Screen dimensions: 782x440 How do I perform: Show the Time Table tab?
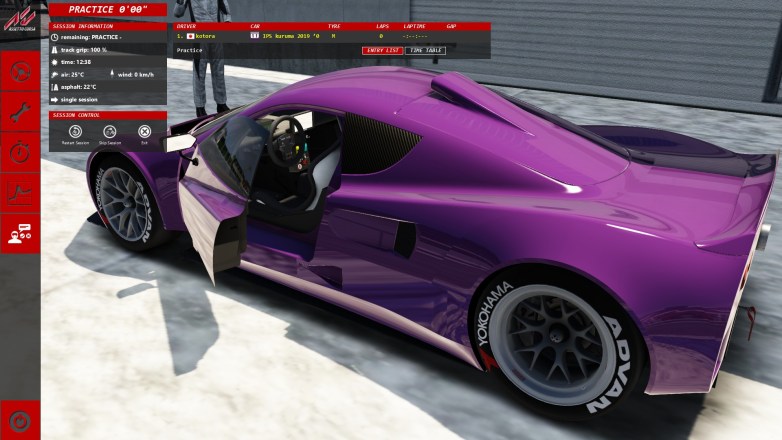[x=425, y=50]
